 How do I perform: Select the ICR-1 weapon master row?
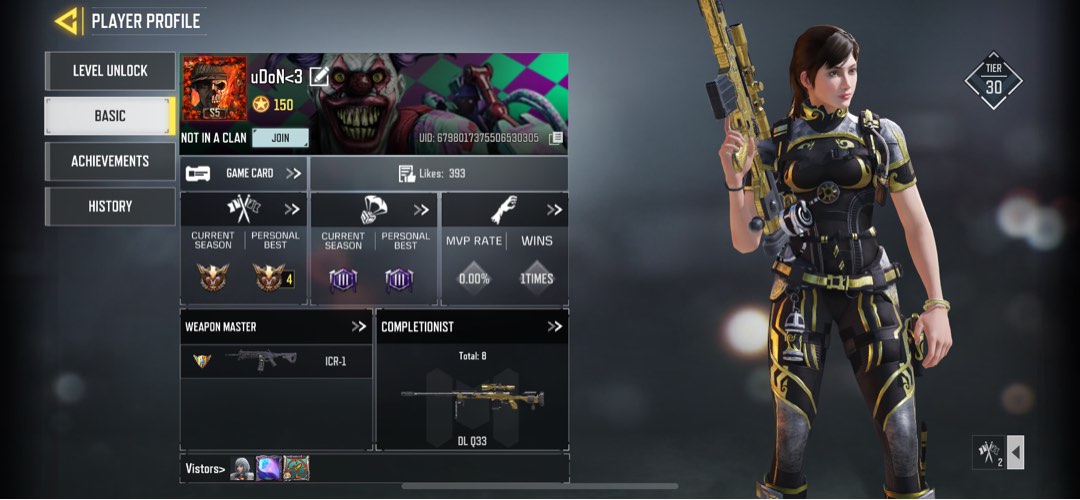[x=276, y=361]
